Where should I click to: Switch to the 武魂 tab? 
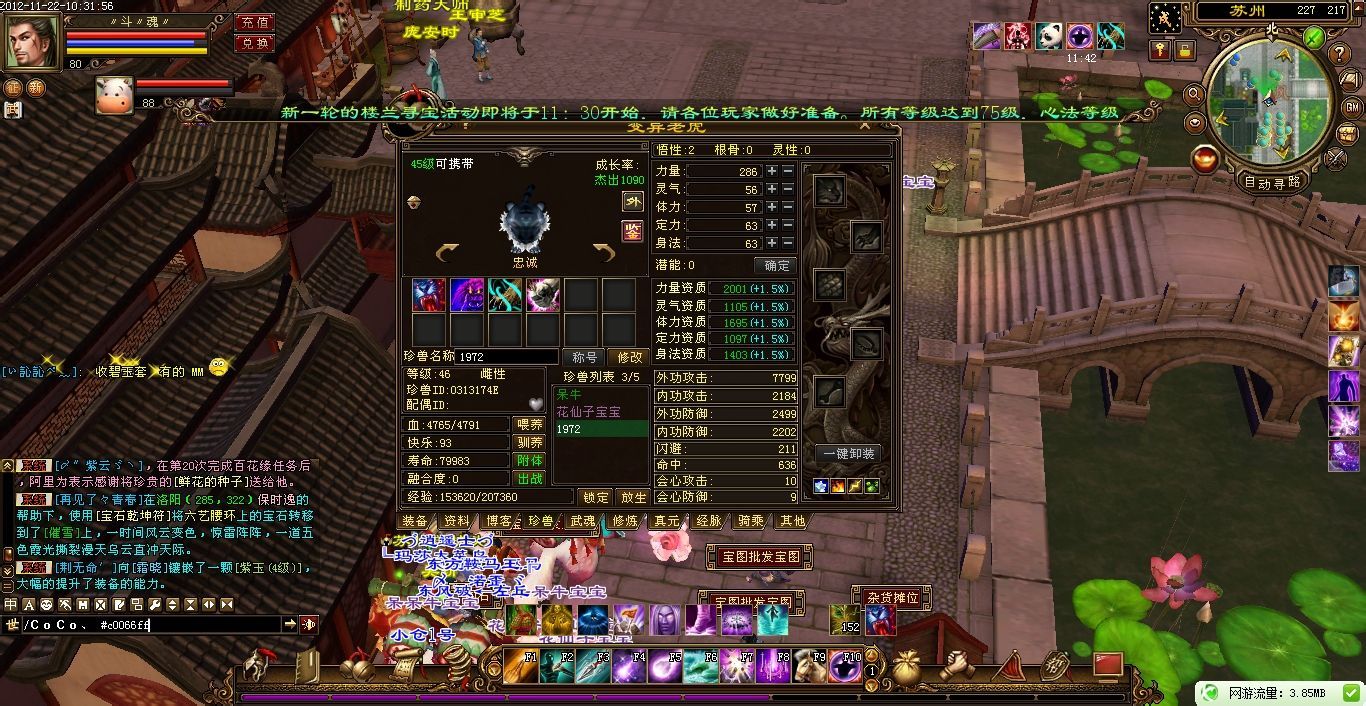(x=583, y=521)
